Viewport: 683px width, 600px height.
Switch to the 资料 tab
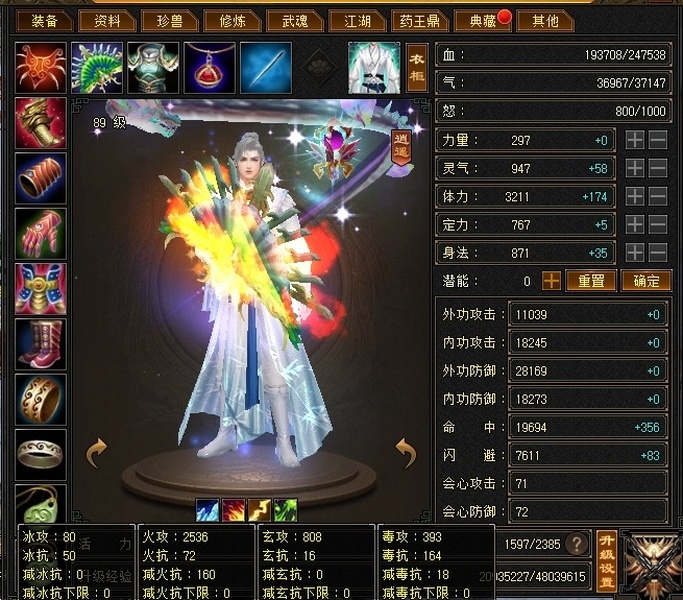[107, 20]
